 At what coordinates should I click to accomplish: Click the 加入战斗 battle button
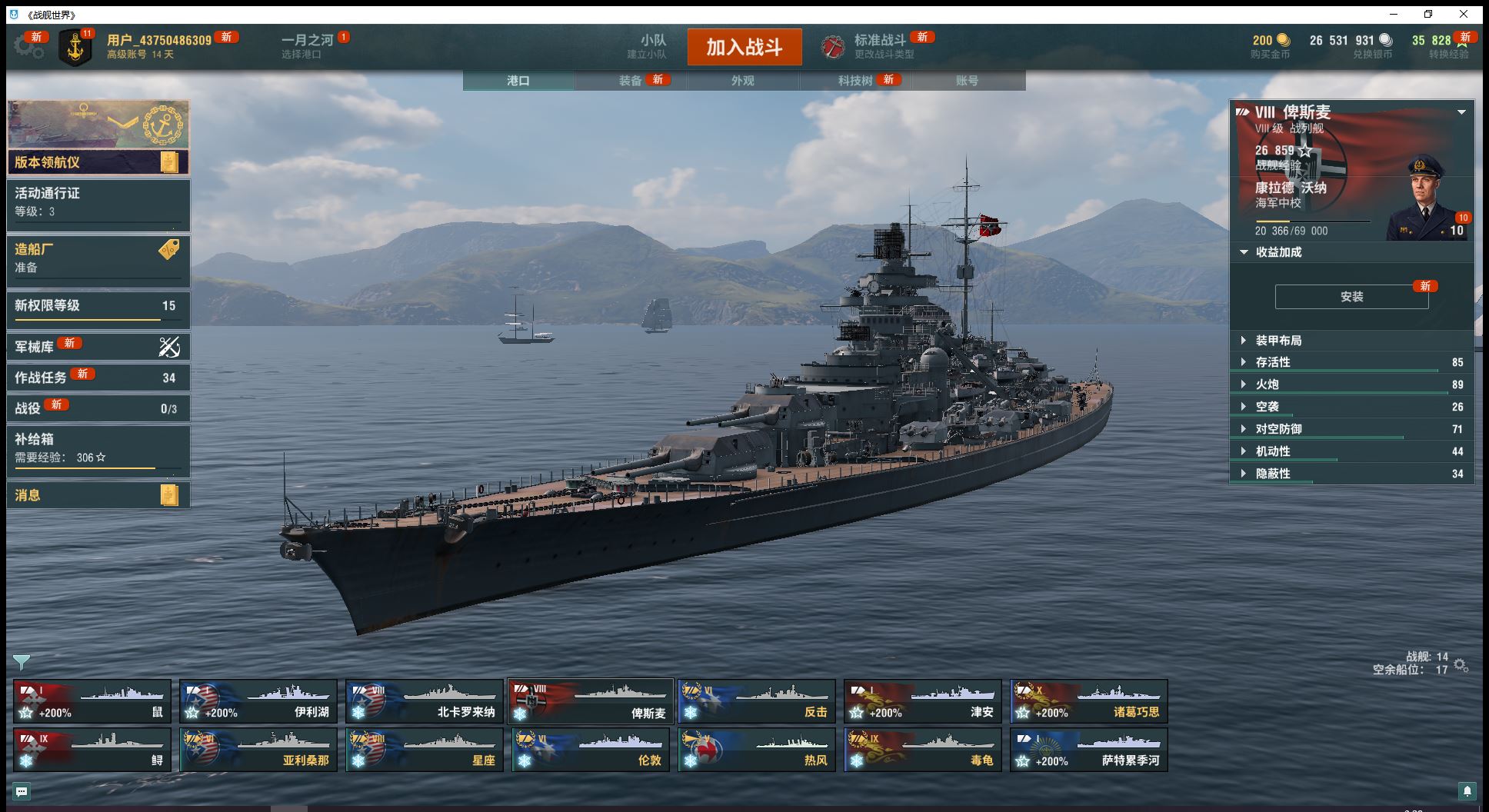coord(744,47)
